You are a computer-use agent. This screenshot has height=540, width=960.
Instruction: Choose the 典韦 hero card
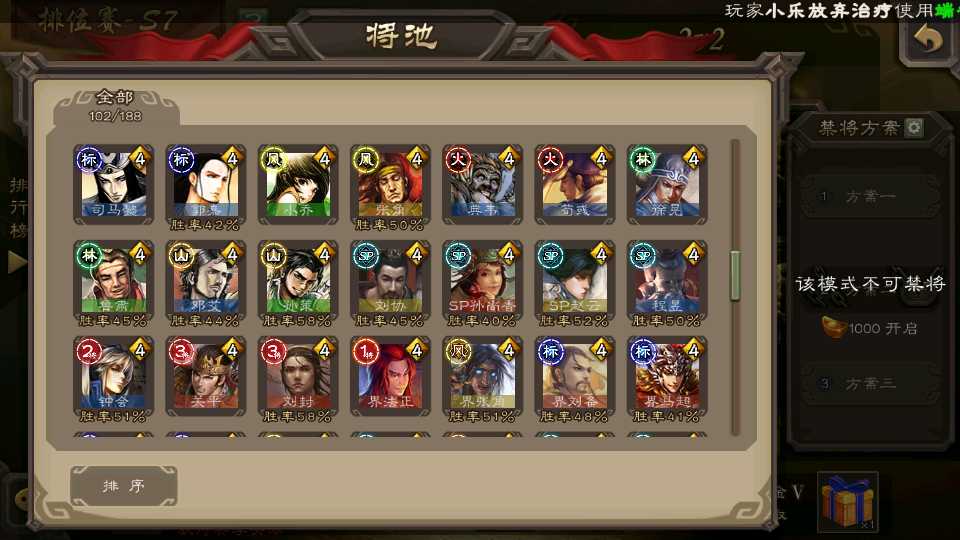point(481,185)
